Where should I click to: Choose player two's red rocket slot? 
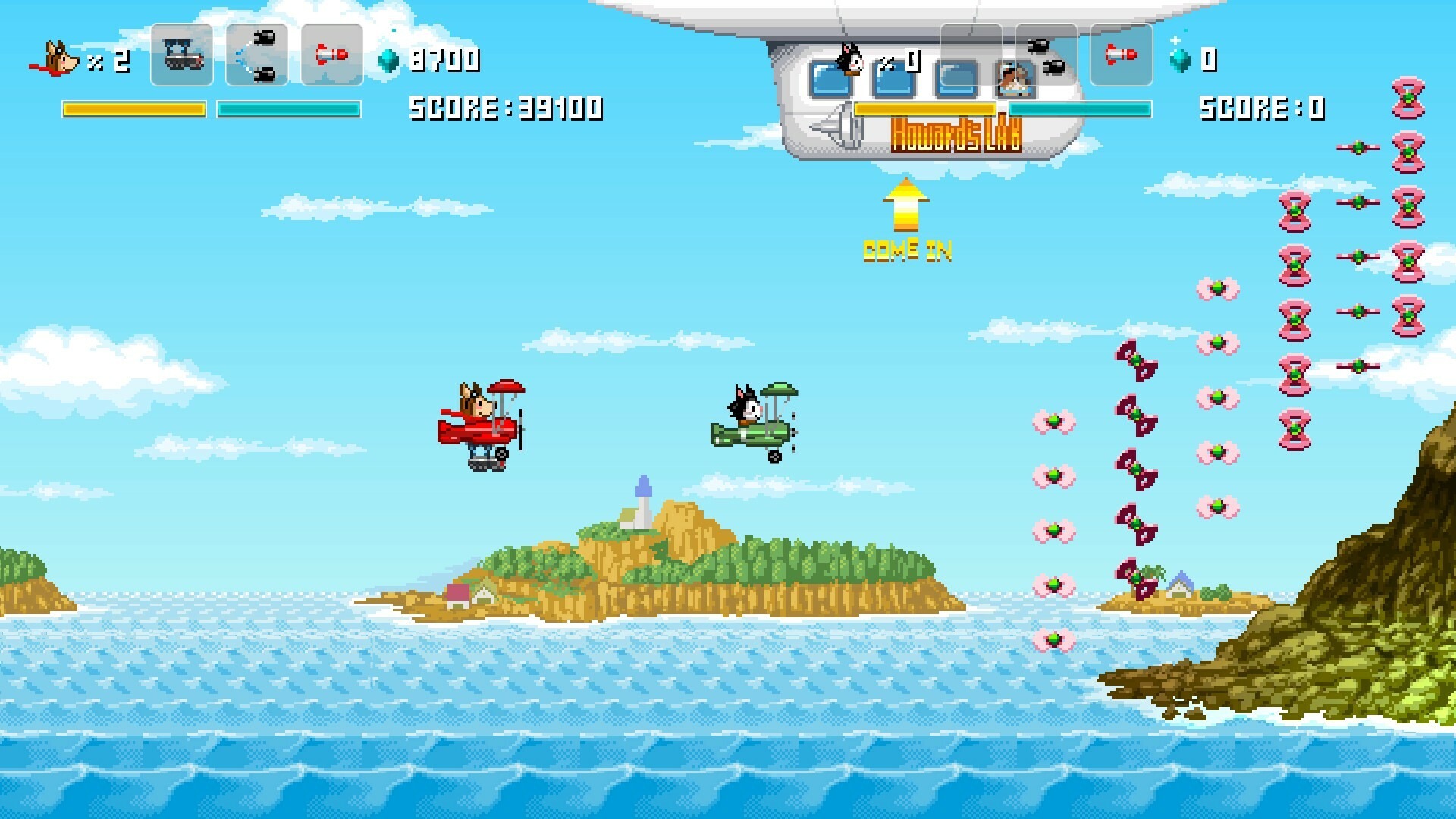(x=1121, y=55)
